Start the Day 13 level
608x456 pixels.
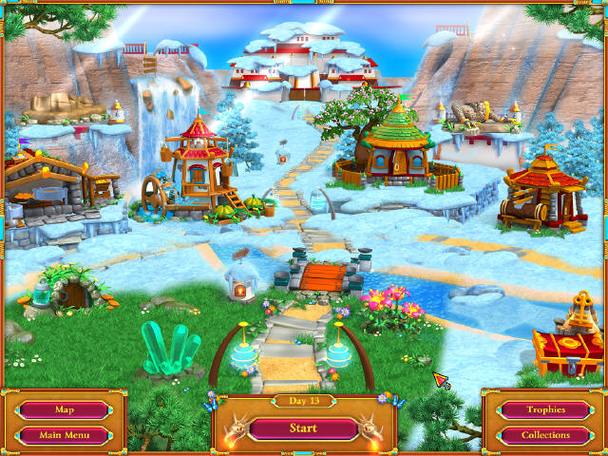(303, 429)
